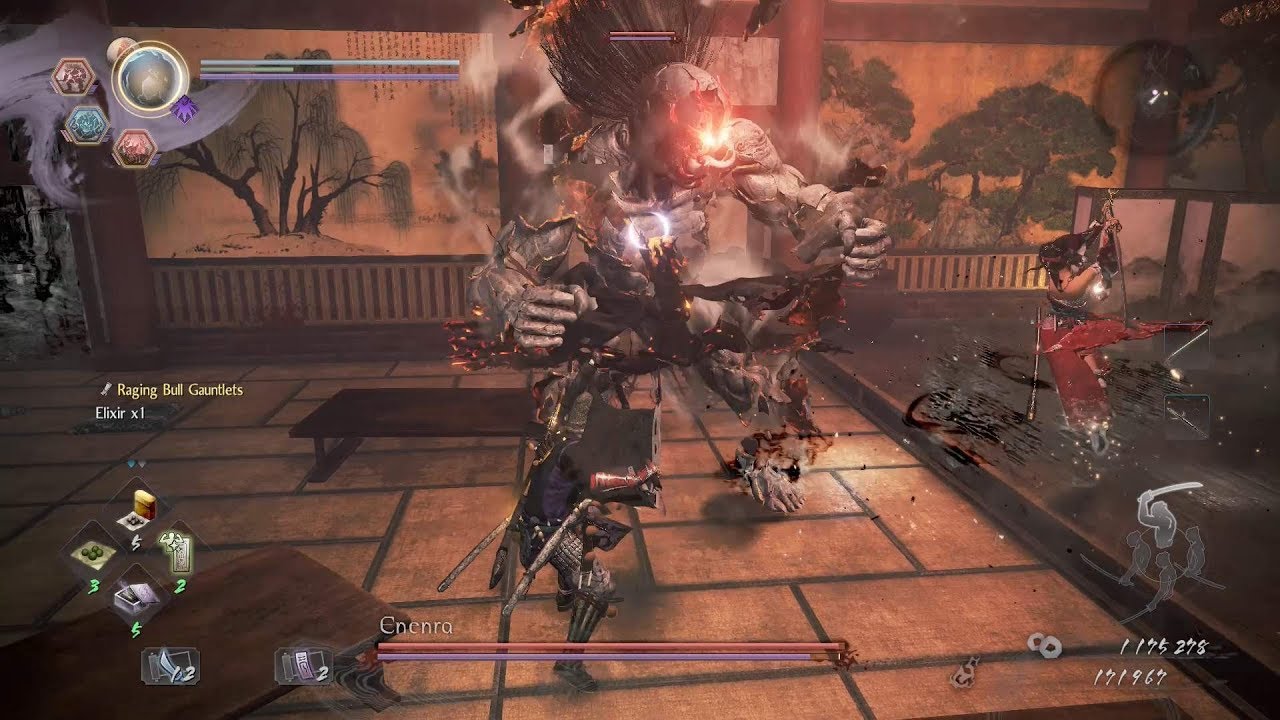Use the strength talisman item slot

pyautogui.click(x=176, y=552)
